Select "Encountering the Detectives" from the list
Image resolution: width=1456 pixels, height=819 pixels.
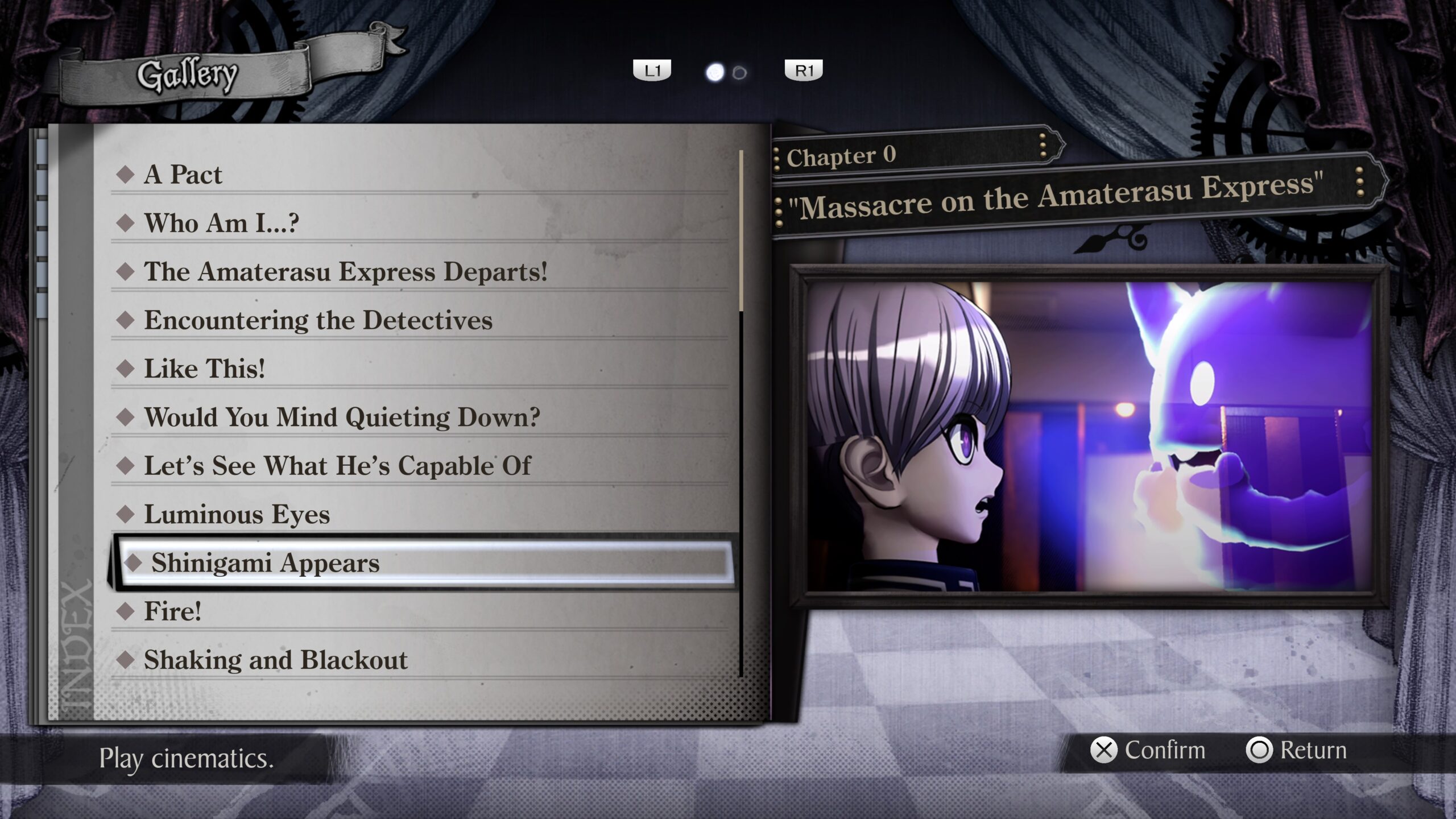tap(318, 320)
